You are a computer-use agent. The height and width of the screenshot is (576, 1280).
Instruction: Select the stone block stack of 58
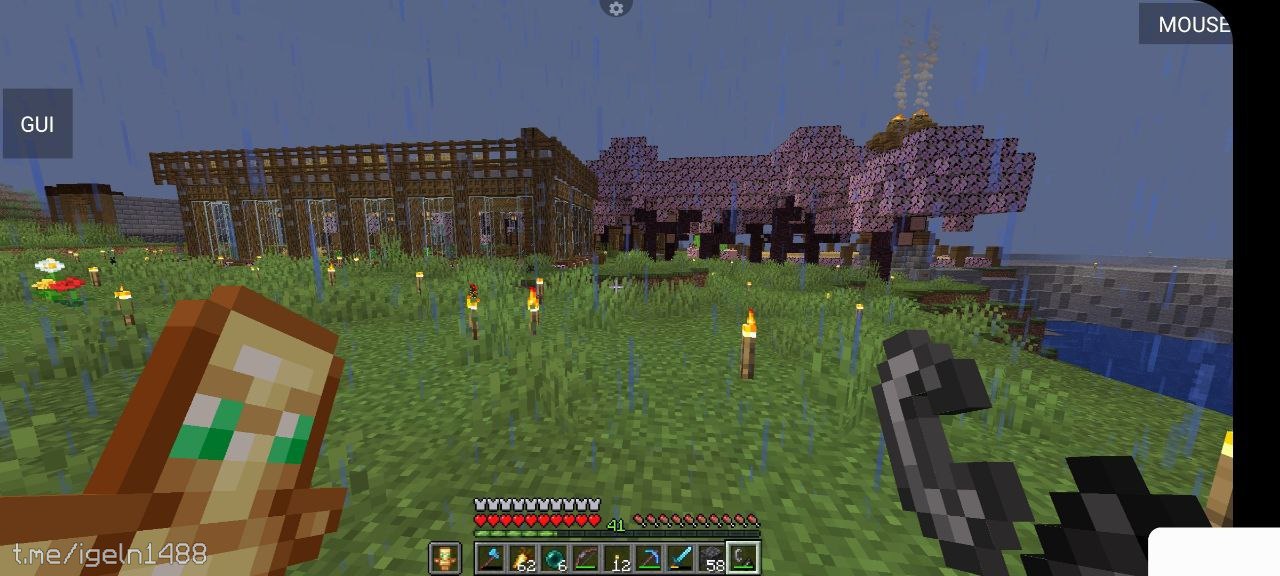click(712, 558)
